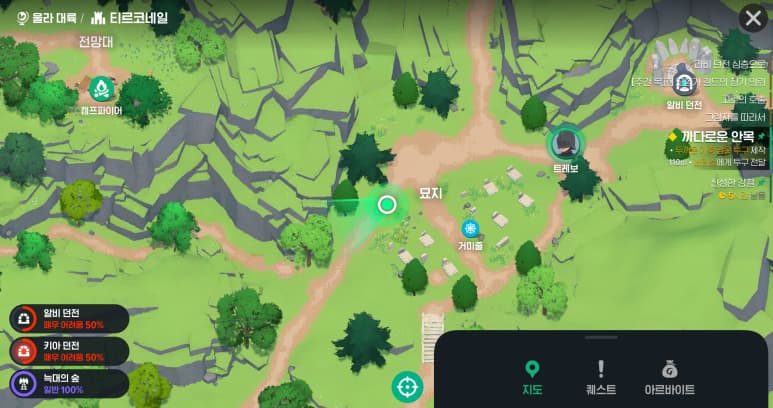Select the 트레보 NPC portrait marker
Screen dimensions: 773x408
coord(566,144)
